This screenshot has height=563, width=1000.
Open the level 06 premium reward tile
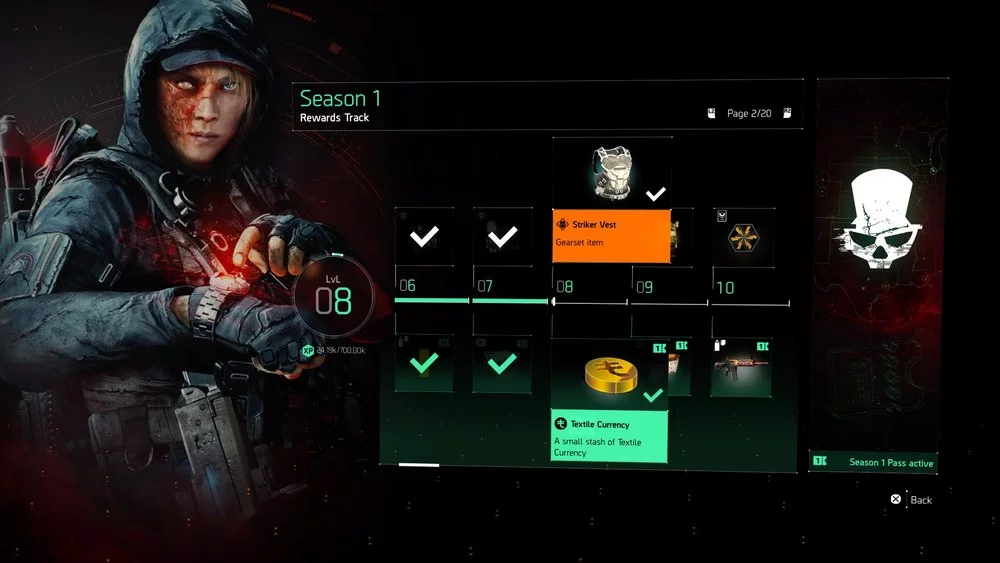(424, 364)
